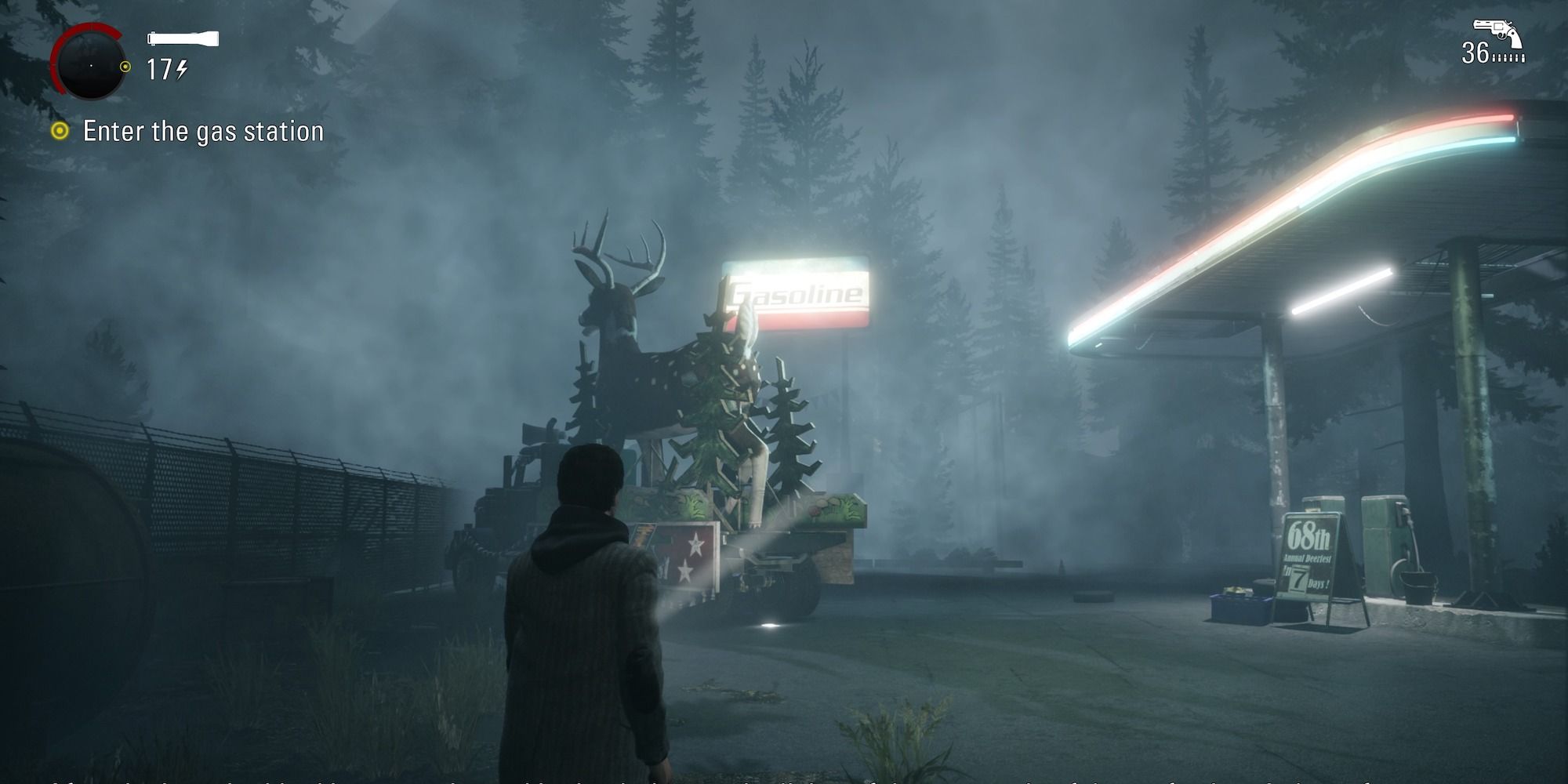Select the Enter the gas station objective
This screenshot has height=784, width=1568.
click(x=202, y=132)
